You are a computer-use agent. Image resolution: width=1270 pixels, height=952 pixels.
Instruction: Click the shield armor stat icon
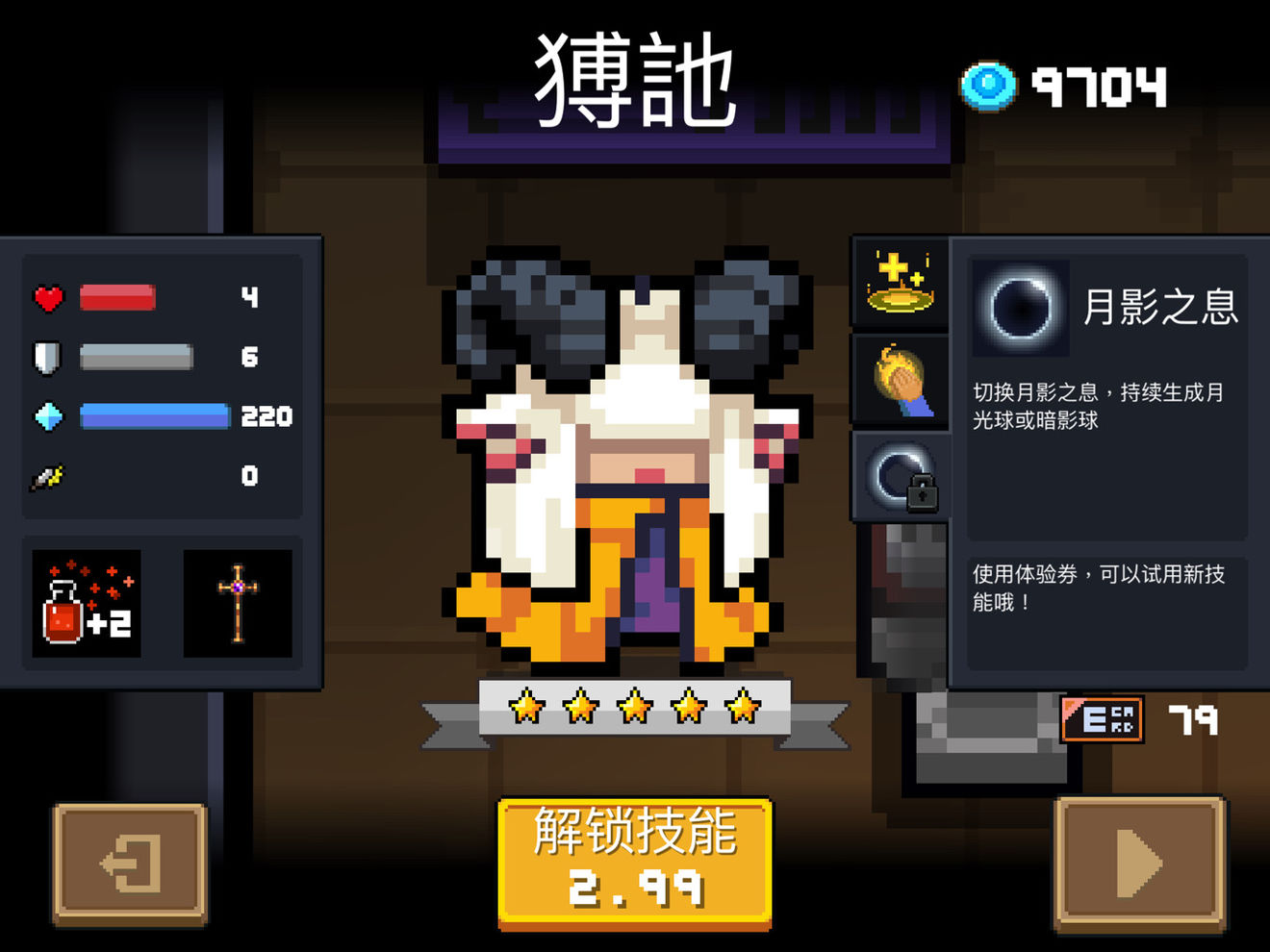point(45,357)
